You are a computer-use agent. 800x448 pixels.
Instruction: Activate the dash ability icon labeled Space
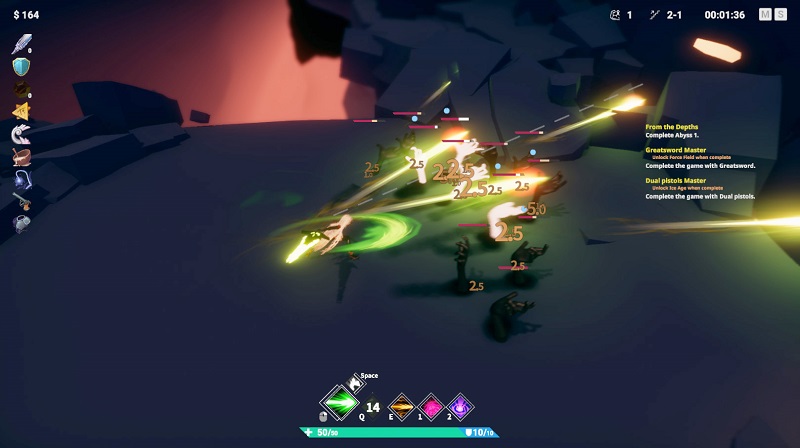(x=357, y=382)
